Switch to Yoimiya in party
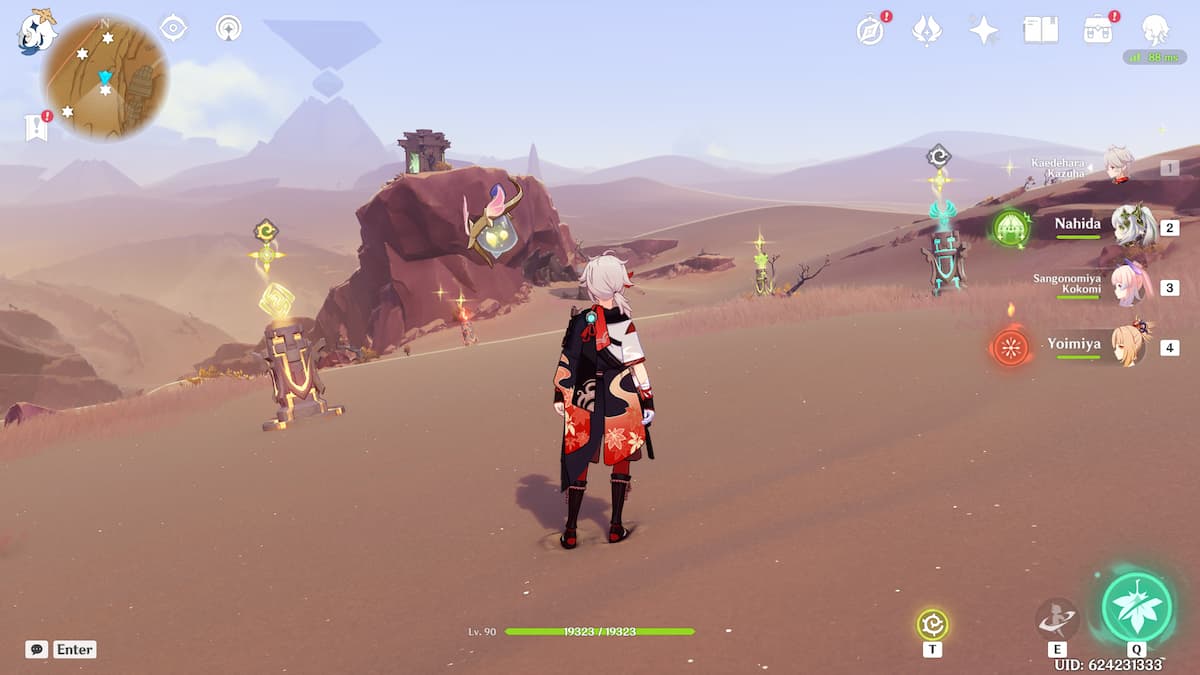Viewport: 1200px width, 675px height. click(1130, 346)
